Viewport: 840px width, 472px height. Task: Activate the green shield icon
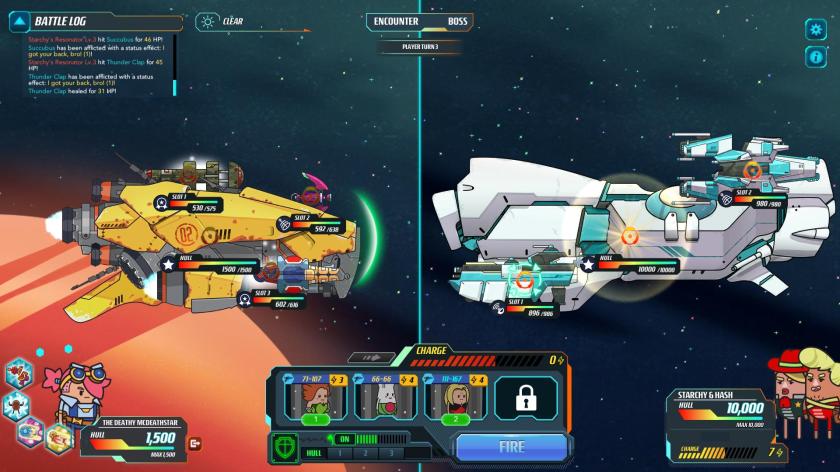pyautogui.click(x=285, y=446)
